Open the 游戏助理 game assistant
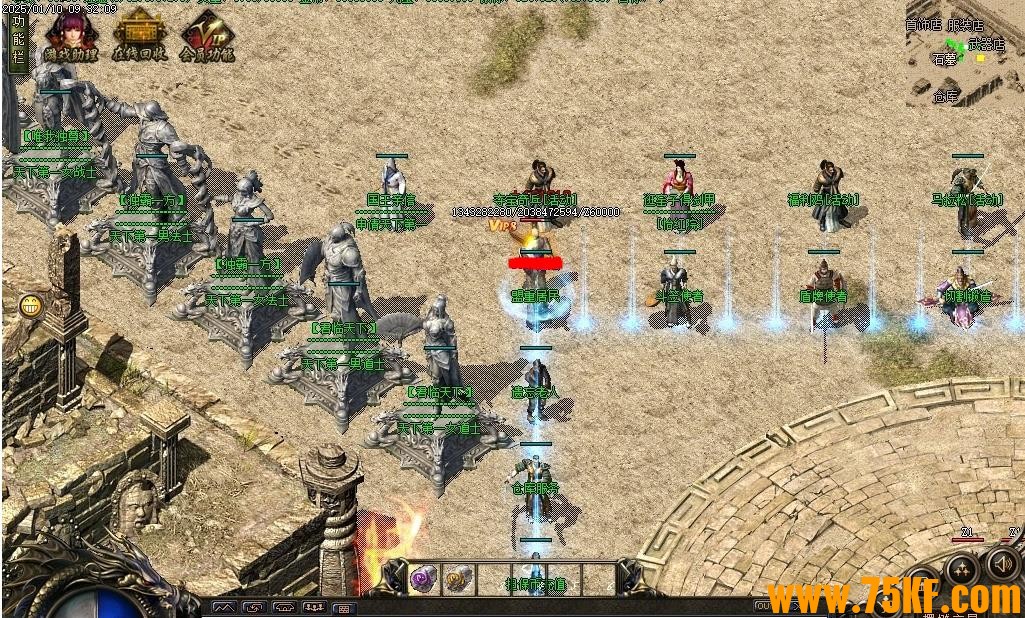The height and width of the screenshot is (618, 1025). pos(68,35)
